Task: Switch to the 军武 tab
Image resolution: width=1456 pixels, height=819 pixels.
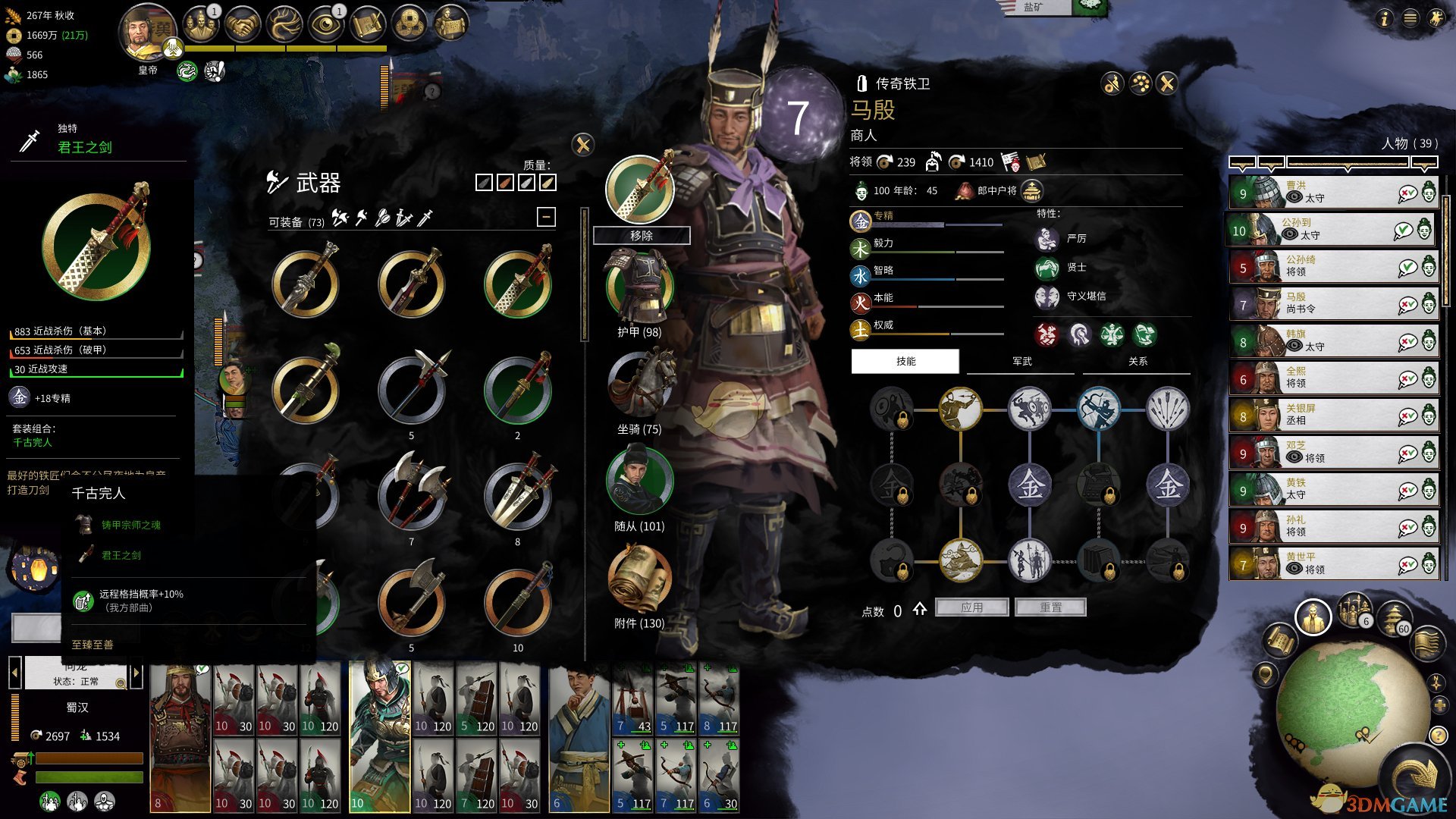Action: coord(1021,362)
